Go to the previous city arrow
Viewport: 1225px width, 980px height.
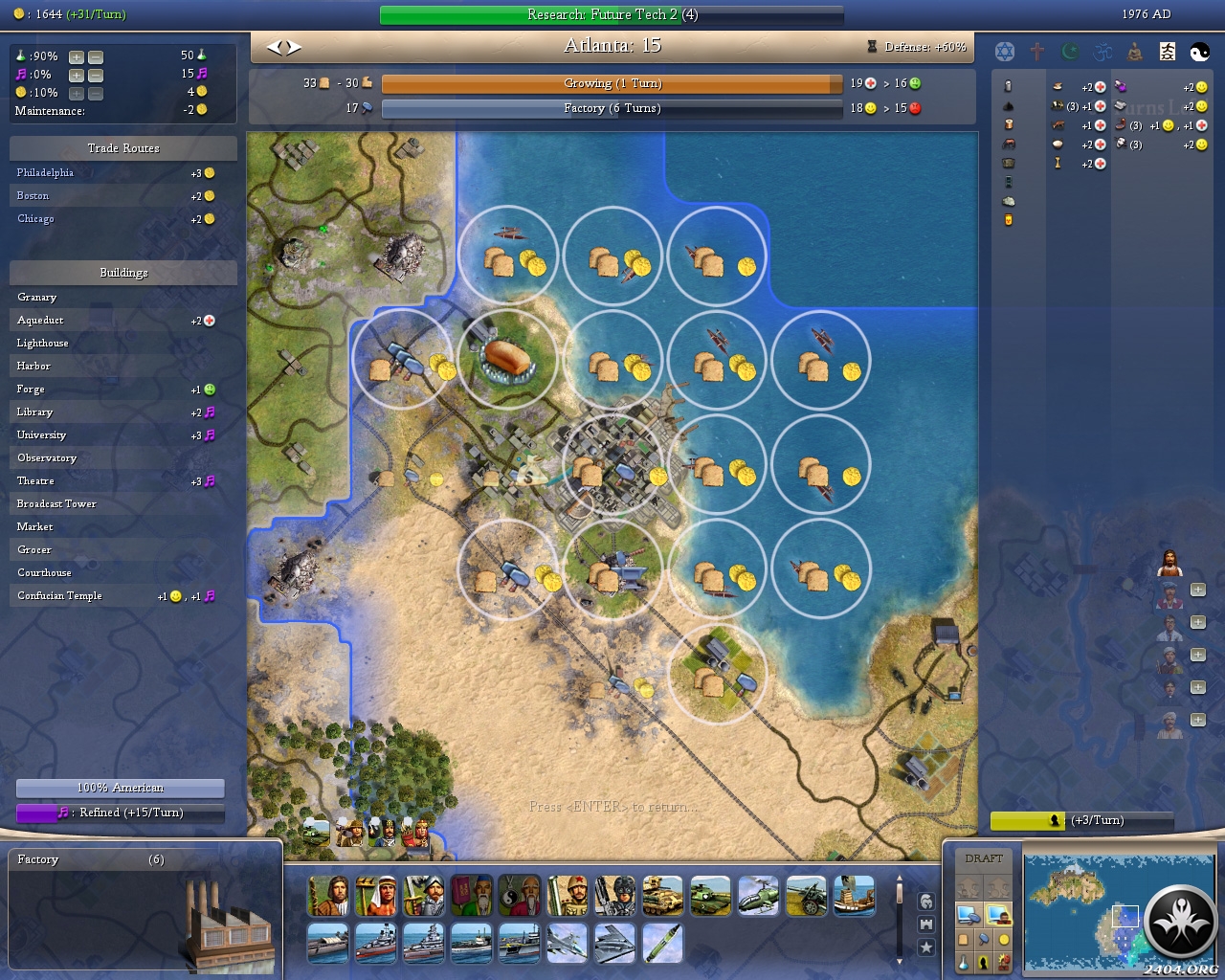[x=274, y=47]
